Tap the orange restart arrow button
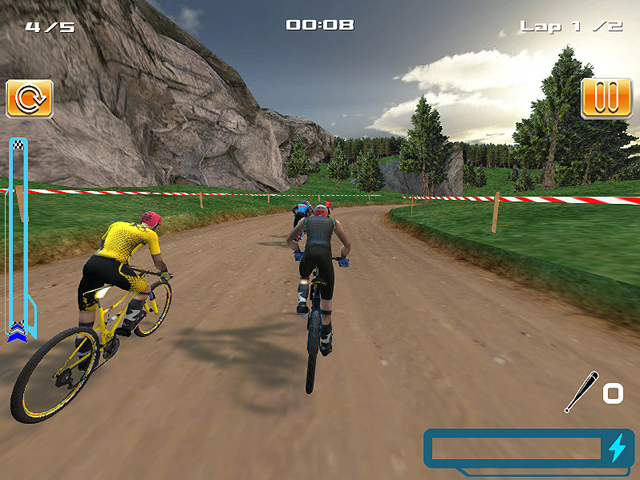Image resolution: width=640 pixels, height=480 pixels. coord(29,99)
